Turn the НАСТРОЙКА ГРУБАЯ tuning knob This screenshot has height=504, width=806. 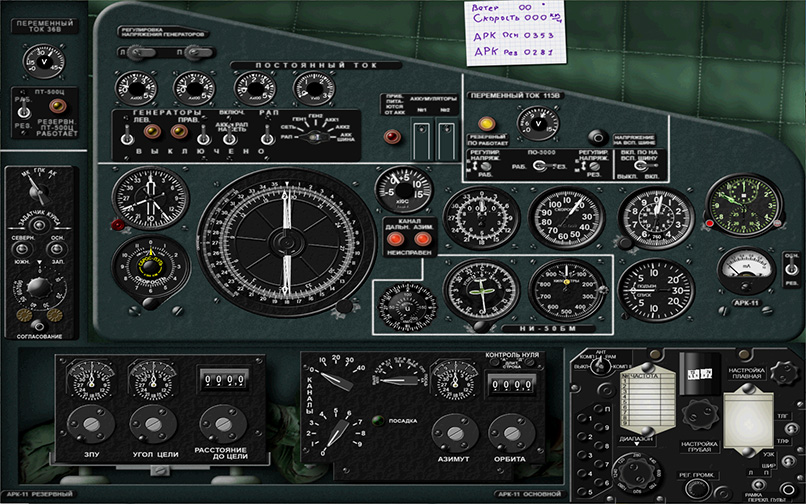[697, 413]
